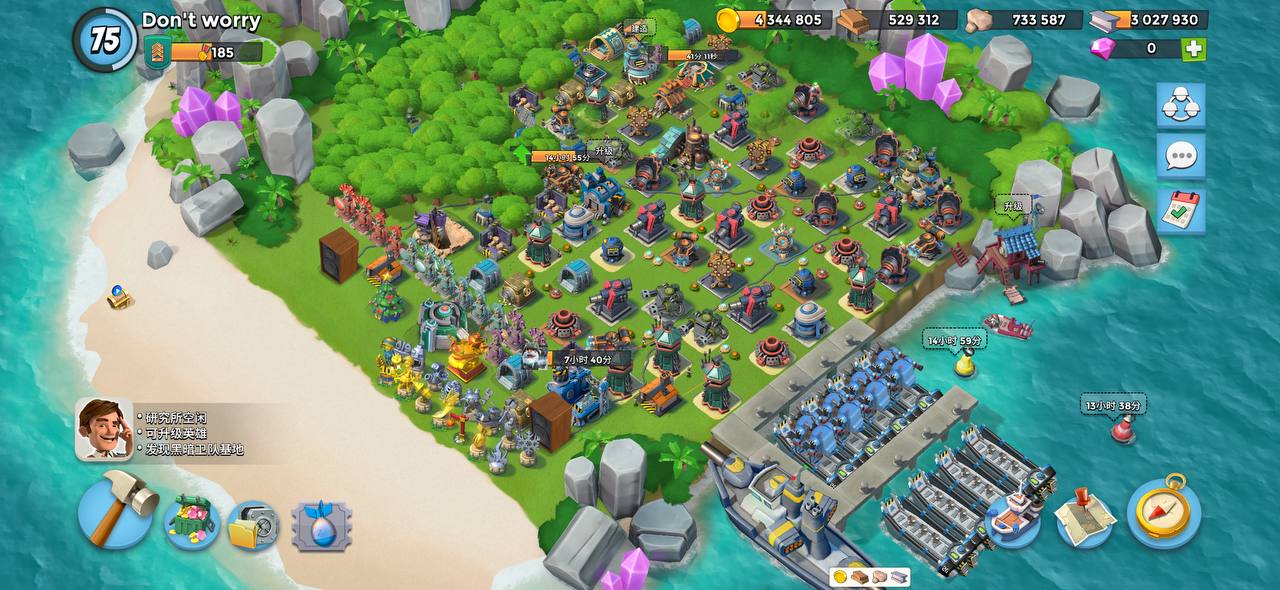The height and width of the screenshot is (590, 1280).
Task: Add diamonds with the green plus button
Action: click(x=1193, y=49)
